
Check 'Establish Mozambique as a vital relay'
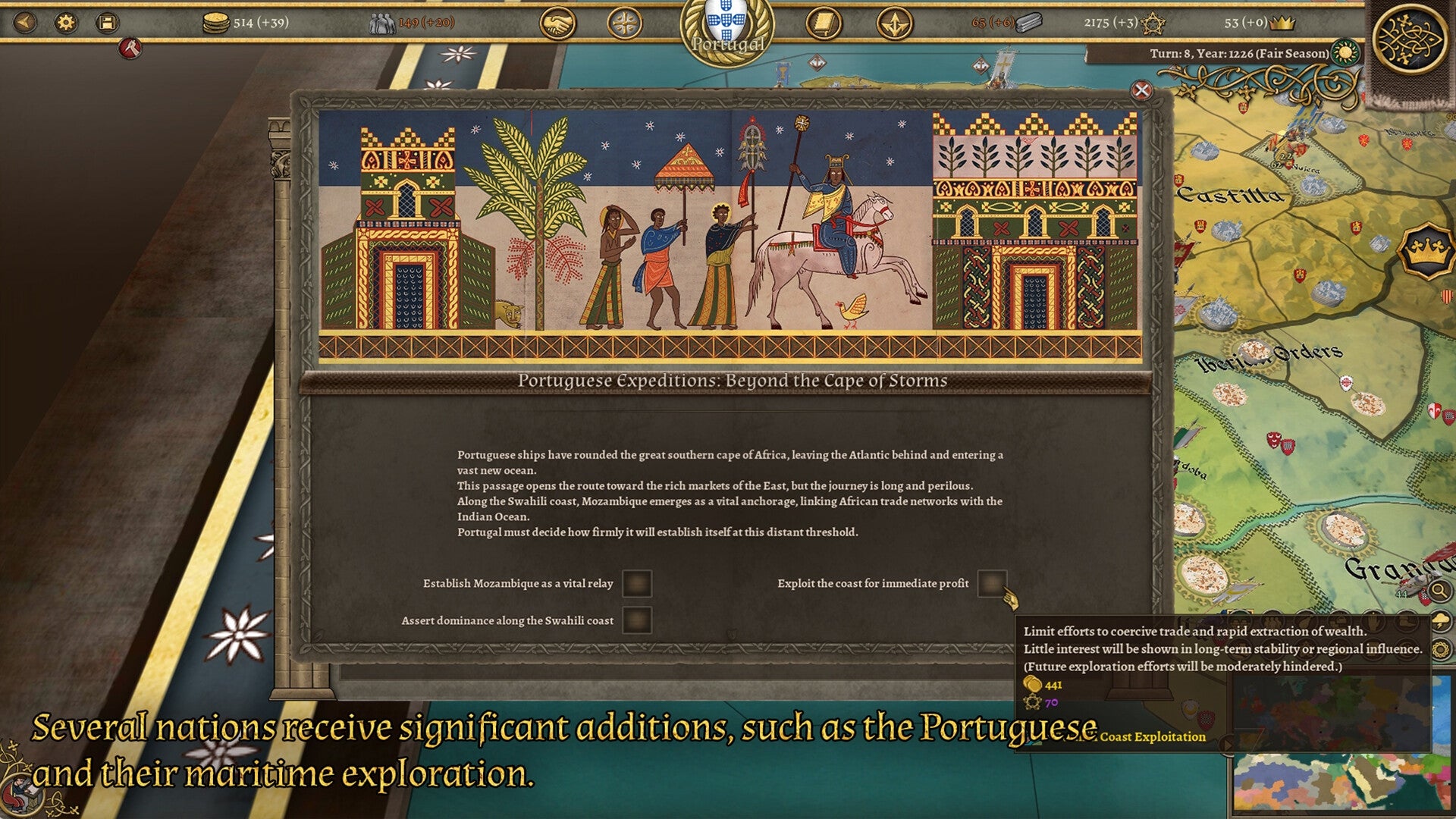[x=639, y=585]
